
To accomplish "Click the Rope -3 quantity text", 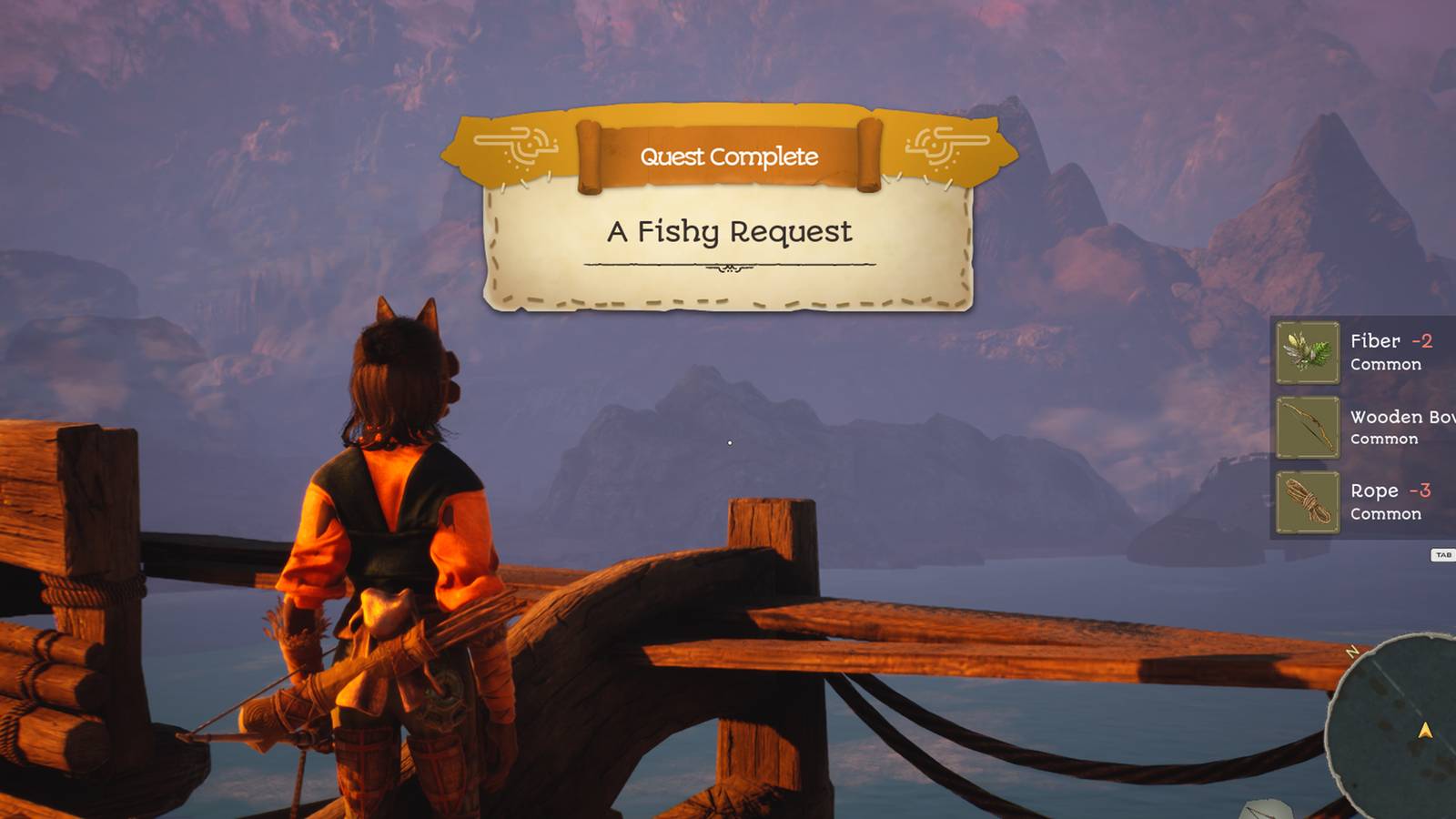I will pyautogui.click(x=1424, y=490).
